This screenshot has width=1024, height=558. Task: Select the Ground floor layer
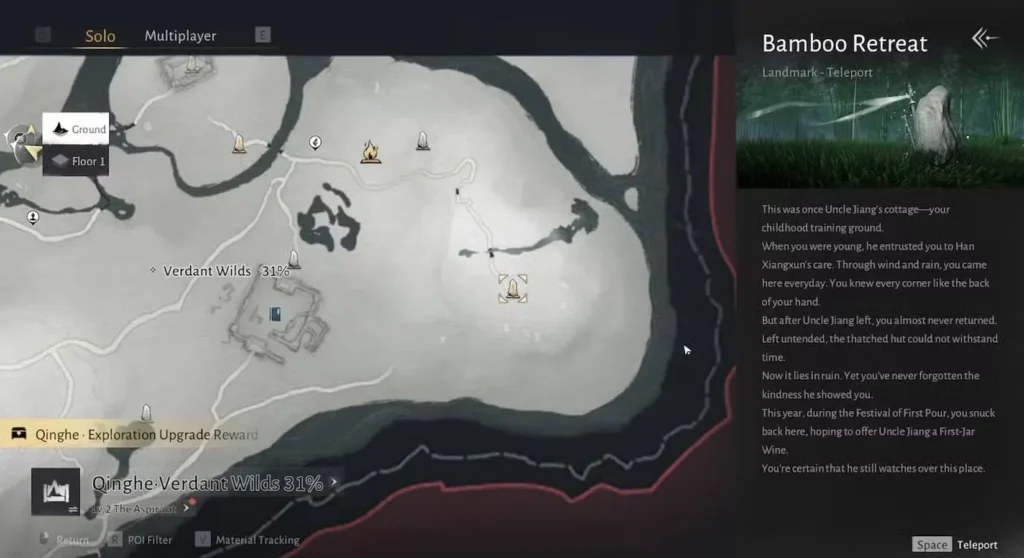76,129
